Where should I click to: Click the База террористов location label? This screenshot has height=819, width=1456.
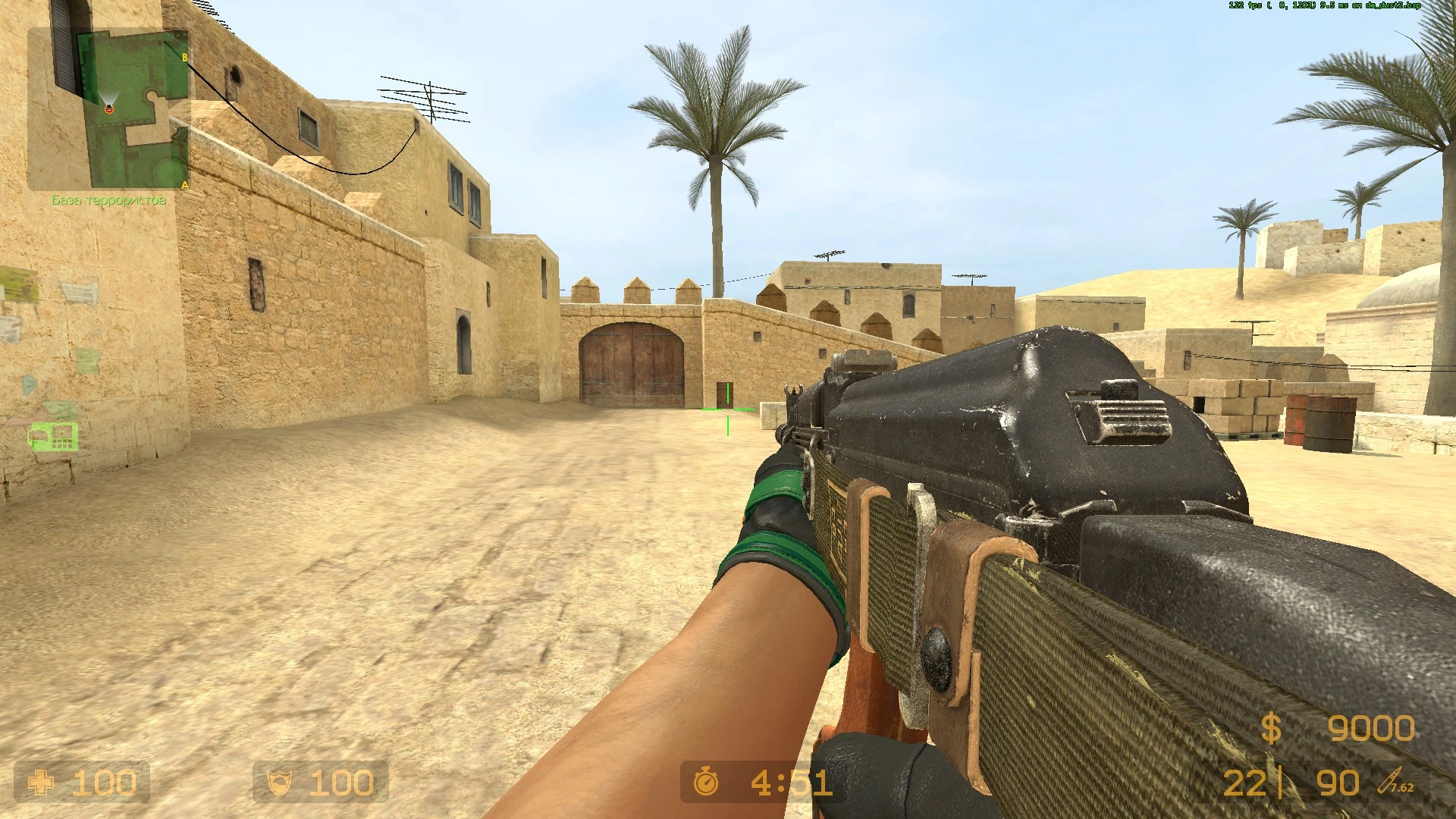109,201
